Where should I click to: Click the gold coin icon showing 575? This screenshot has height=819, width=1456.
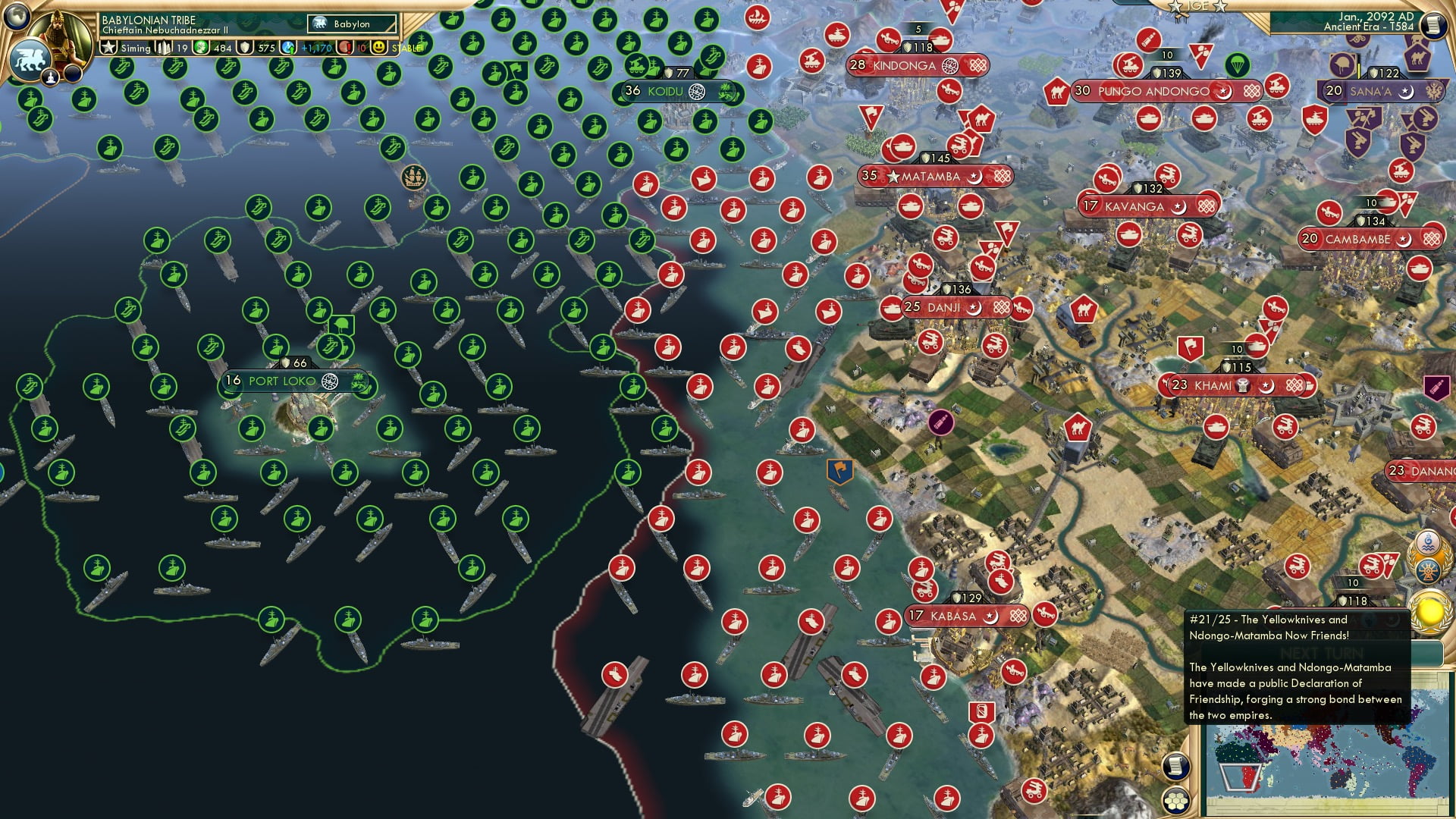[x=245, y=49]
